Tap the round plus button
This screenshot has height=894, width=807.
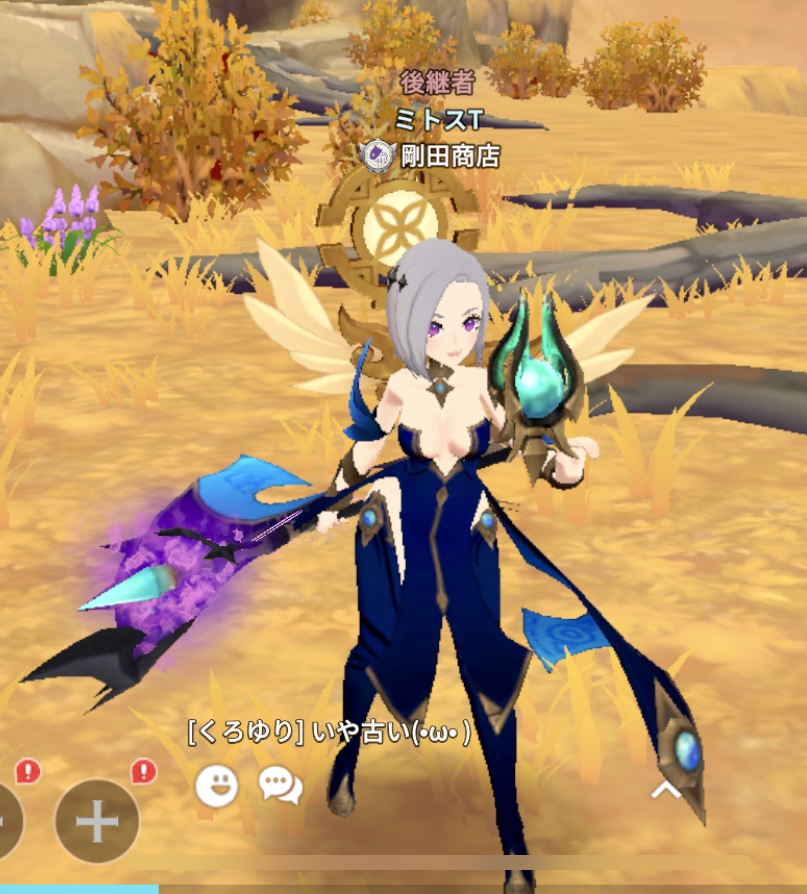(97, 821)
